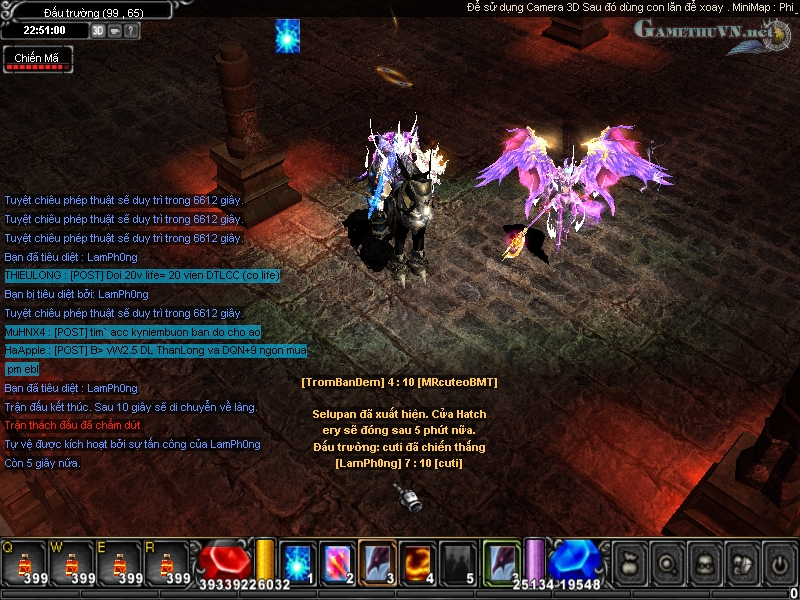Click the magnifying glass button
Screen dimensions: 800x600
tap(667, 563)
